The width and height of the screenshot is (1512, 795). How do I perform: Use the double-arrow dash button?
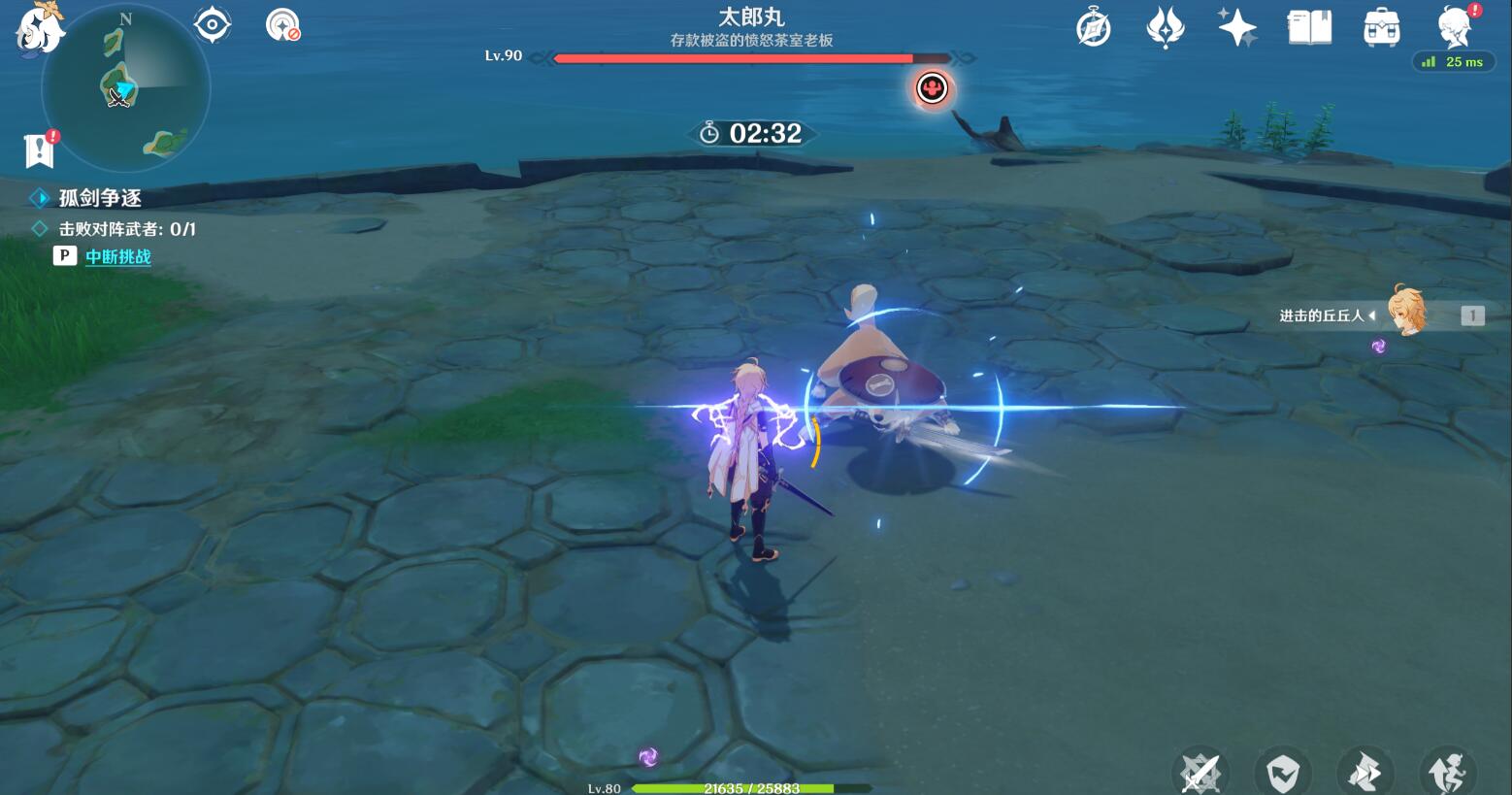[1364, 774]
